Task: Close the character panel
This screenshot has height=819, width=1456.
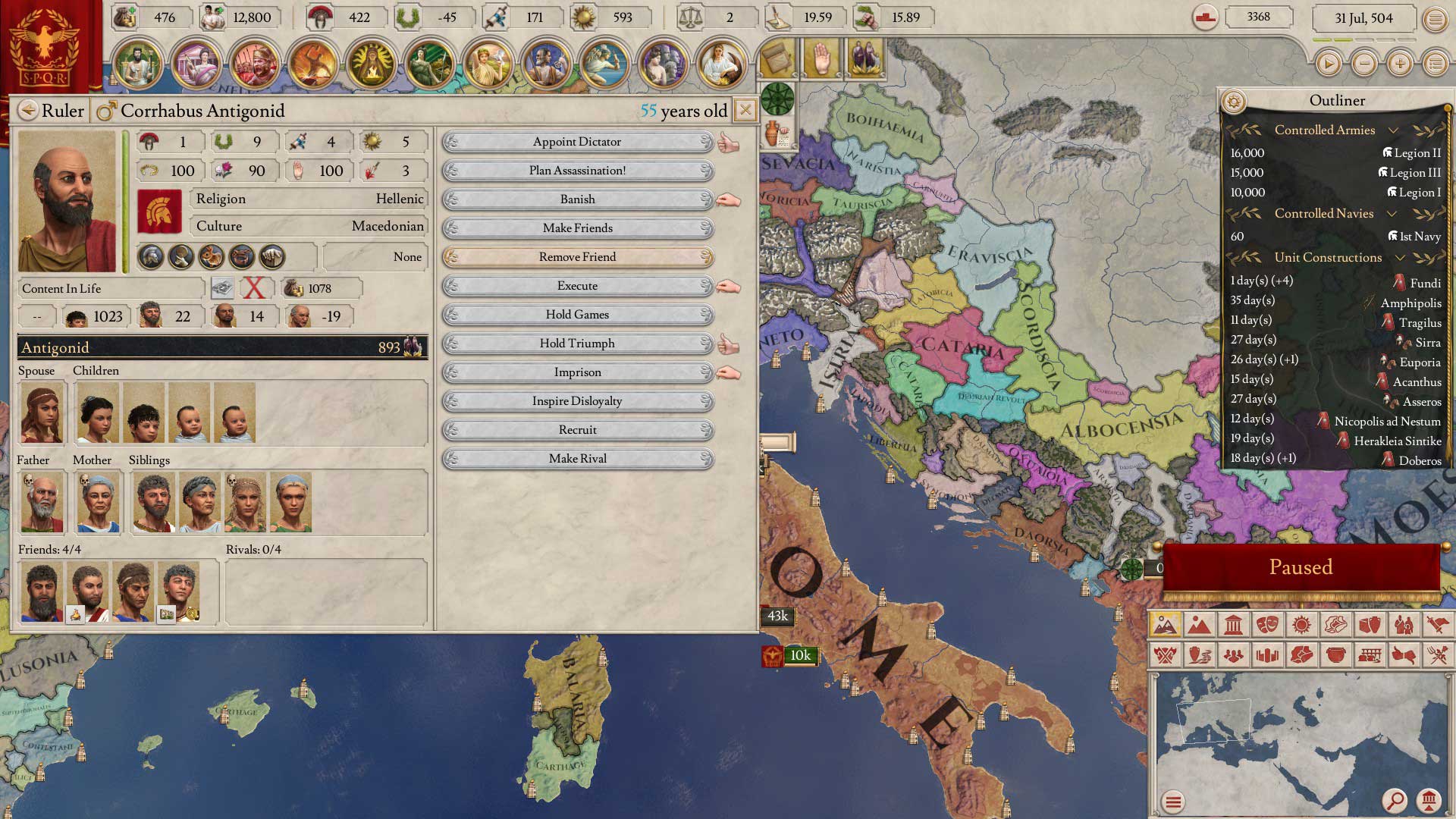Action: pyautogui.click(x=745, y=111)
